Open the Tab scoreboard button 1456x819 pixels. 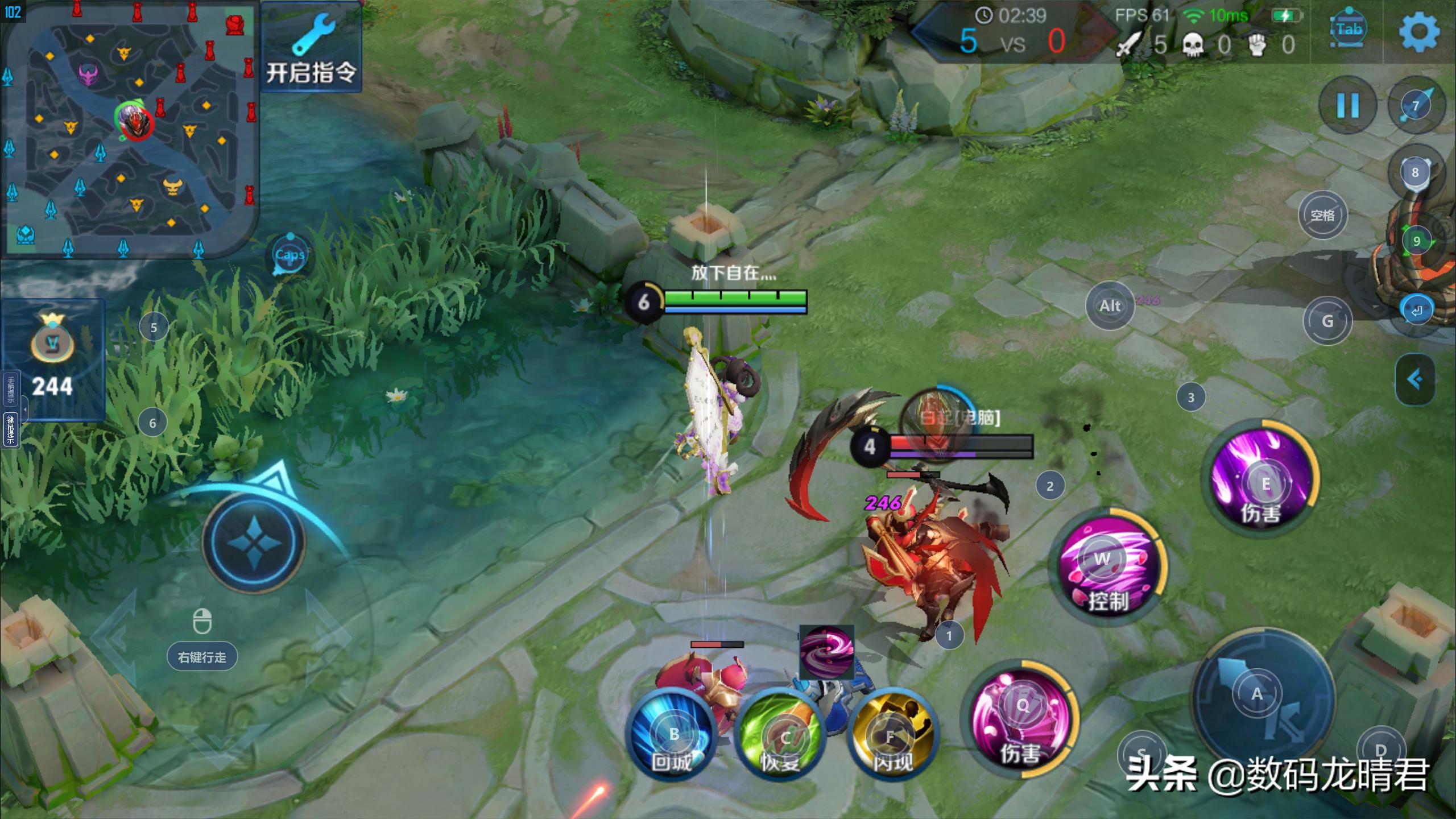coord(1348,30)
